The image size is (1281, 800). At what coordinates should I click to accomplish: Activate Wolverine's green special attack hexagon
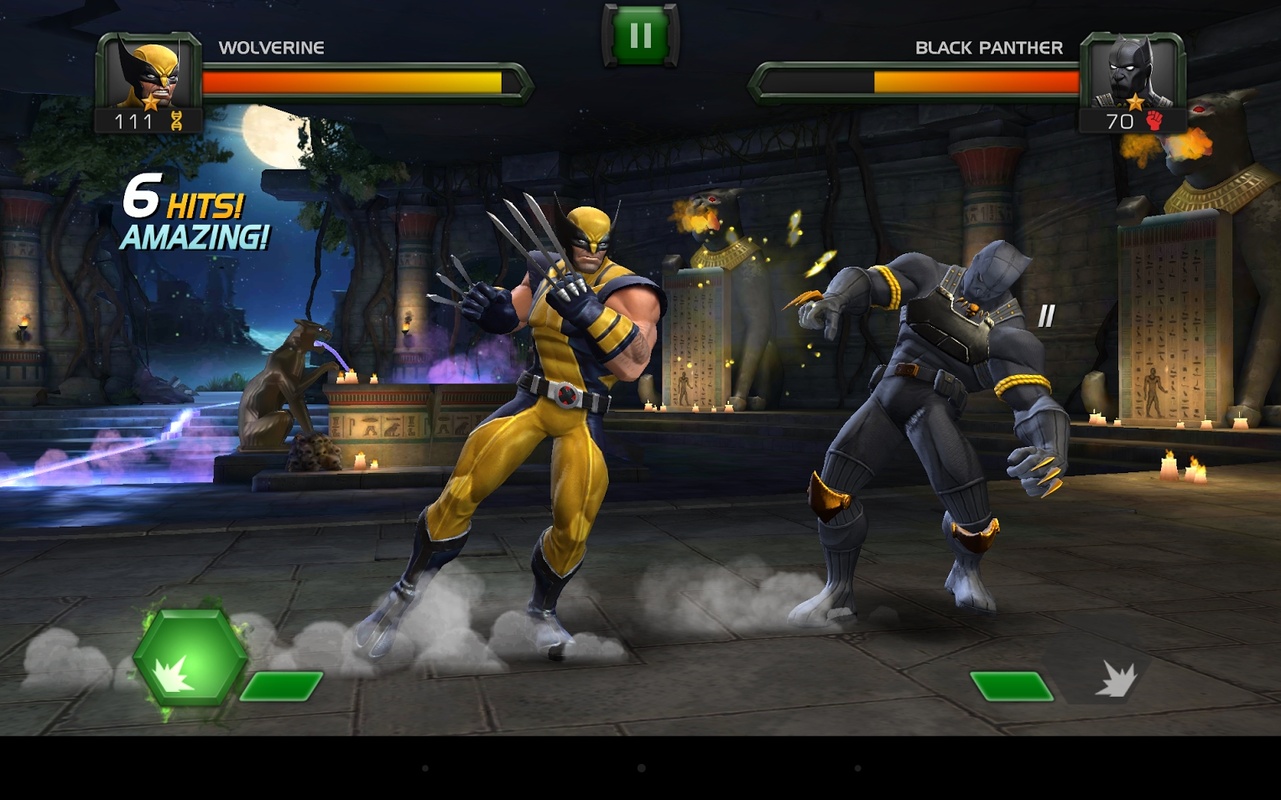190,658
